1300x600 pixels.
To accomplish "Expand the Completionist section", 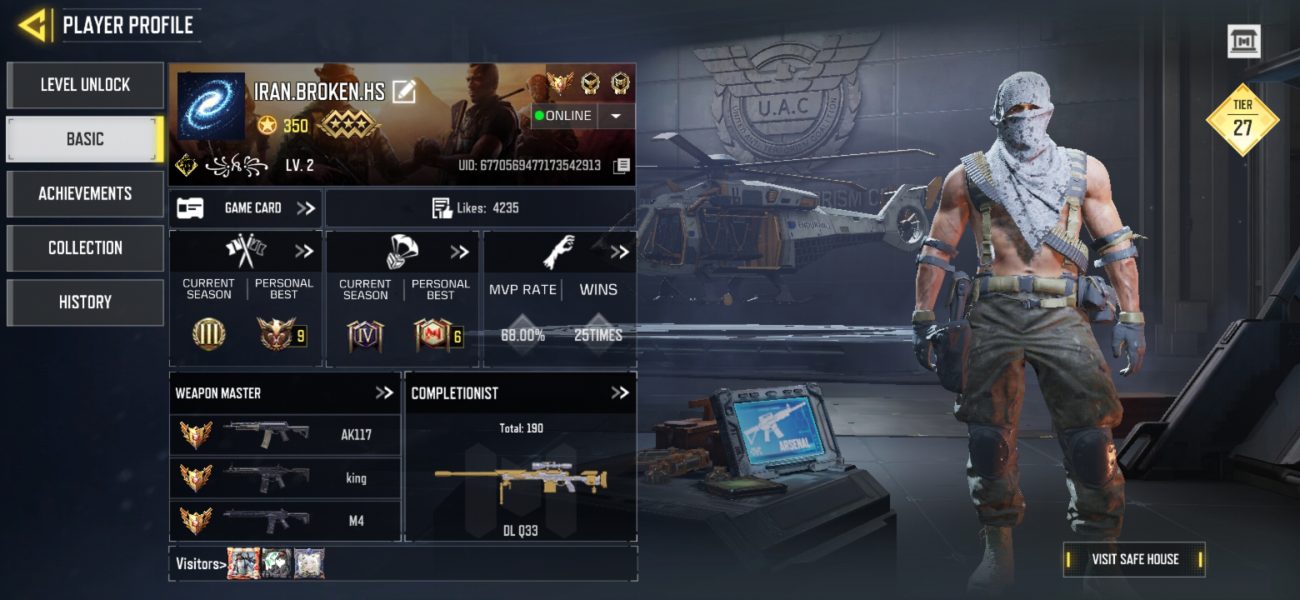I will click(x=620, y=393).
